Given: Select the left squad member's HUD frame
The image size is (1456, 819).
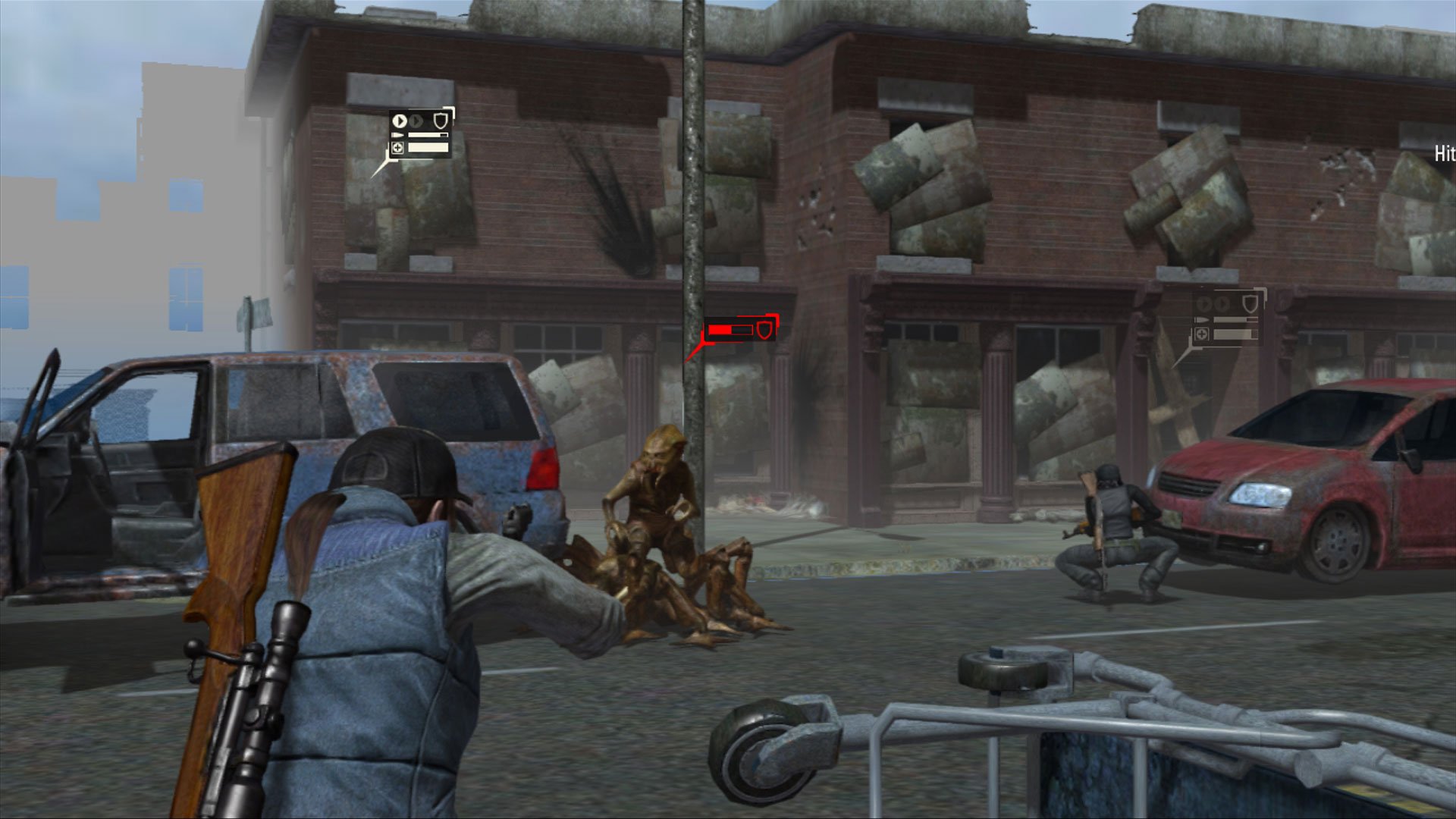Looking at the screenshot, I should [421, 134].
